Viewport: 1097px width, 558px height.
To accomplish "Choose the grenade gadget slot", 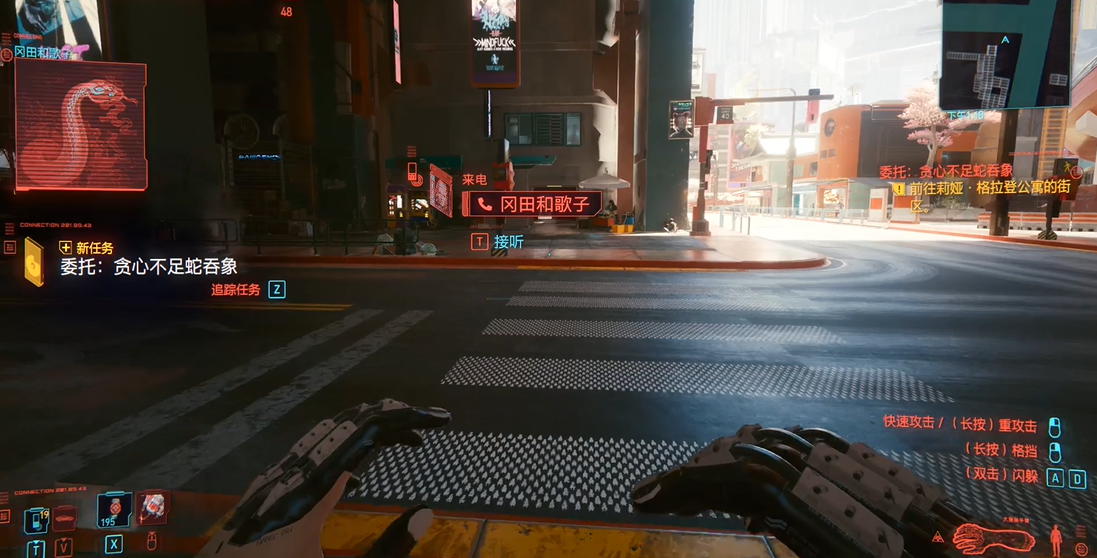I will [x=153, y=510].
